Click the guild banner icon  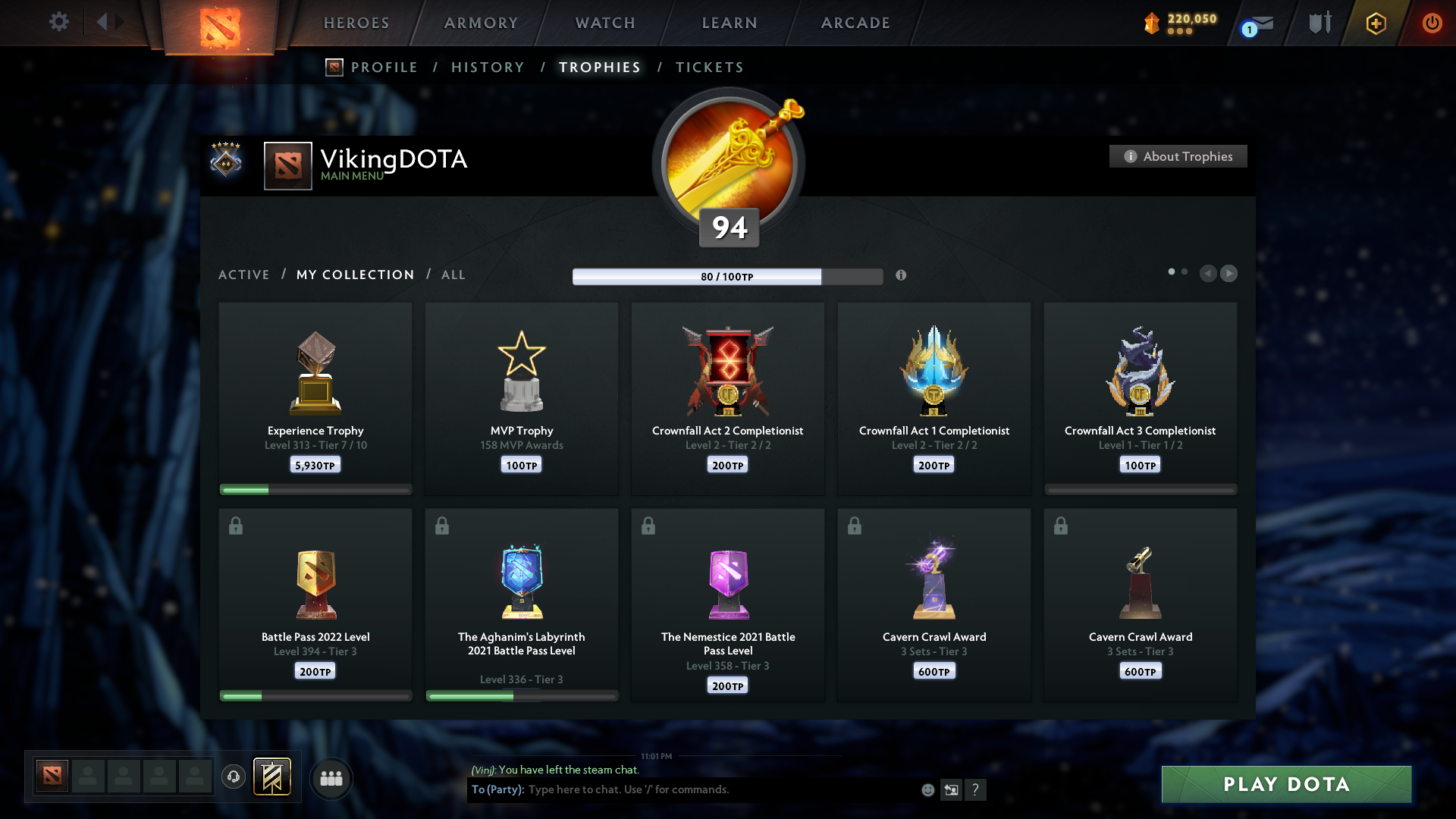(272, 777)
